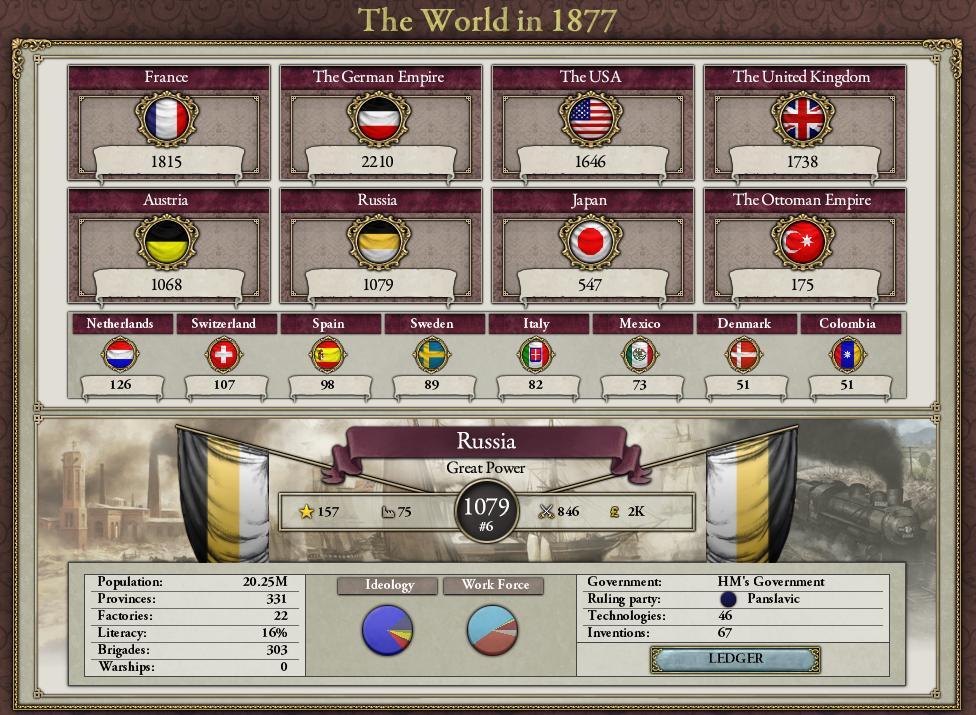Screen dimensions: 976x715
Task: Open the Ledger
Action: (735, 659)
